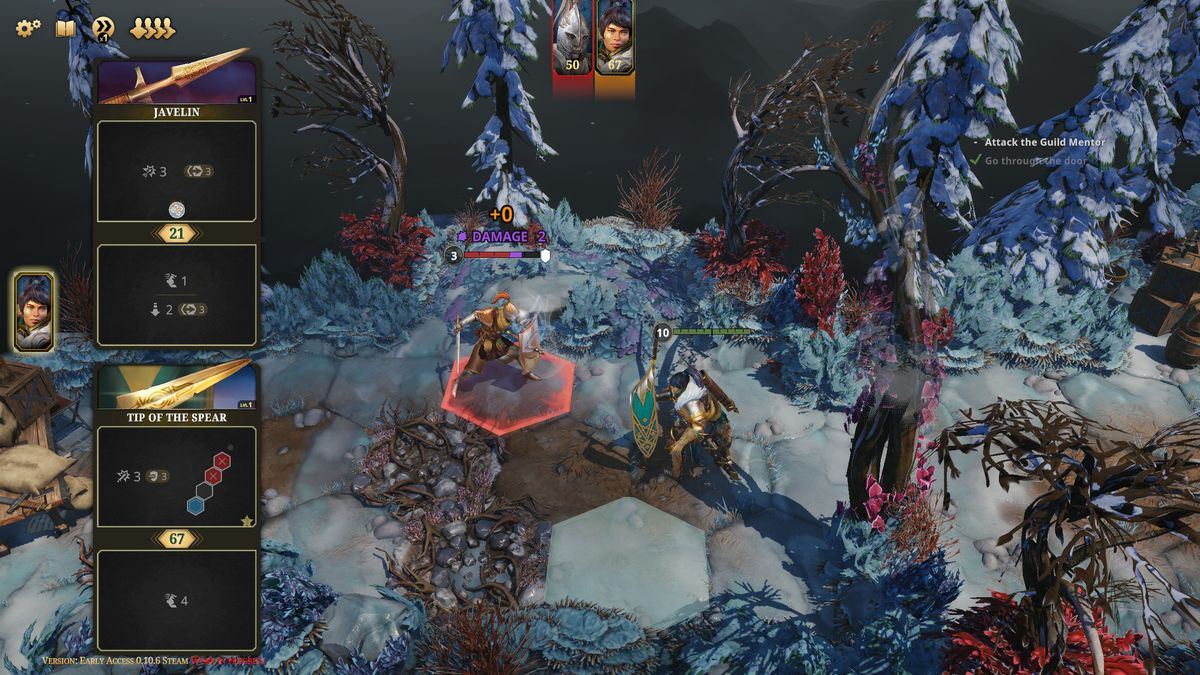This screenshot has width=1200, height=675.
Task: Choose Tip of the Spear's bottom move action
Action: click(x=177, y=600)
